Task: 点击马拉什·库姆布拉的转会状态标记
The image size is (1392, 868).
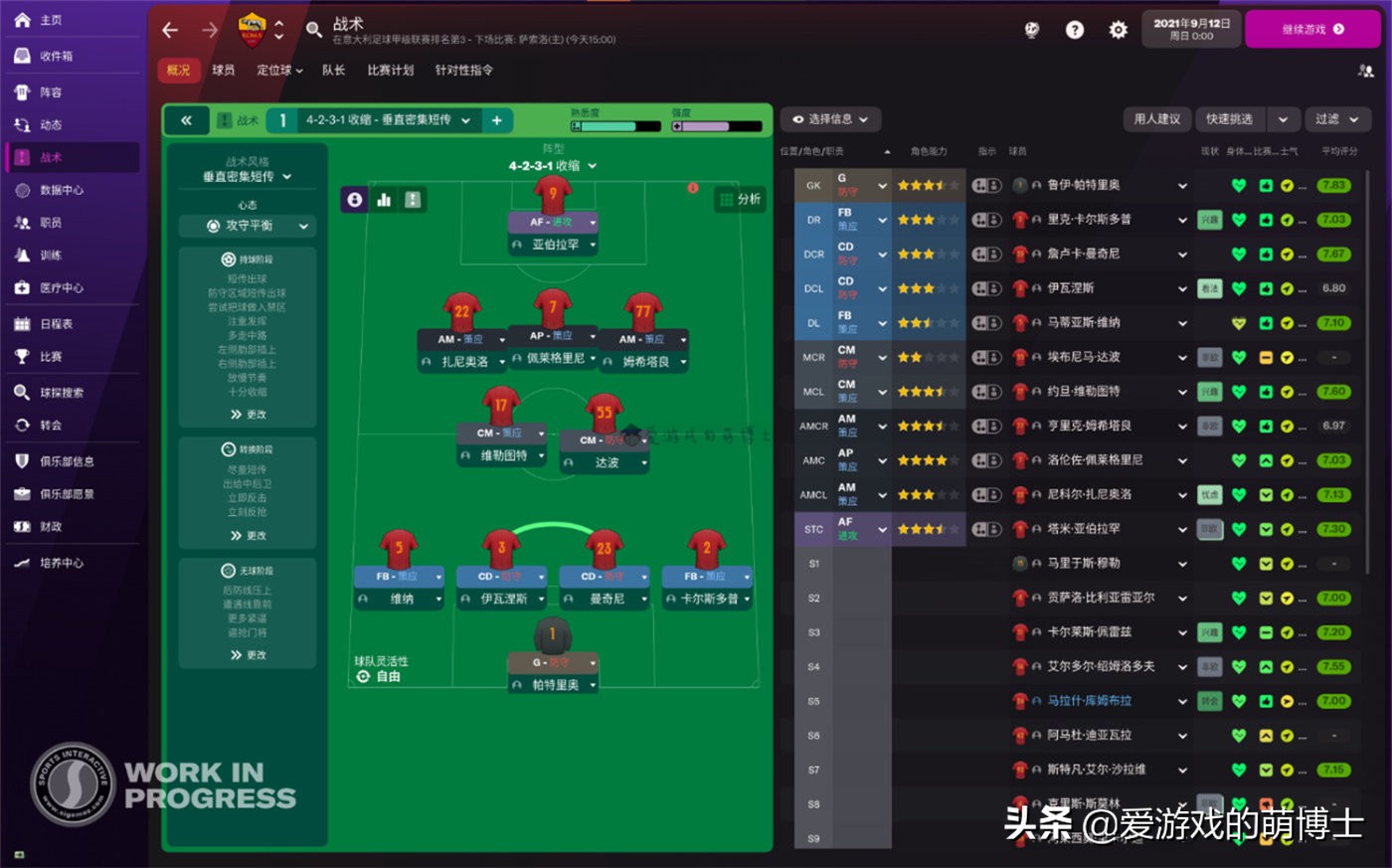Action: pyautogui.click(x=1209, y=700)
